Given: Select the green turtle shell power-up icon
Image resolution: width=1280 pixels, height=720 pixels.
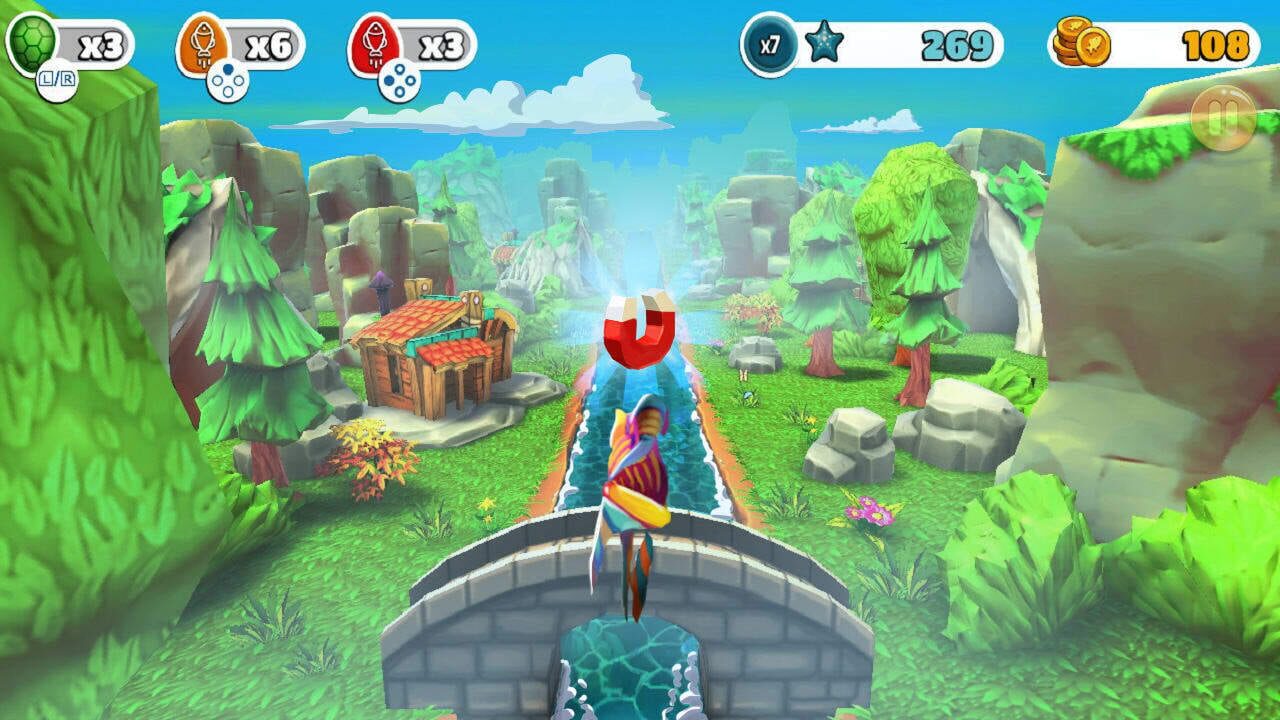Looking at the screenshot, I should [30, 38].
